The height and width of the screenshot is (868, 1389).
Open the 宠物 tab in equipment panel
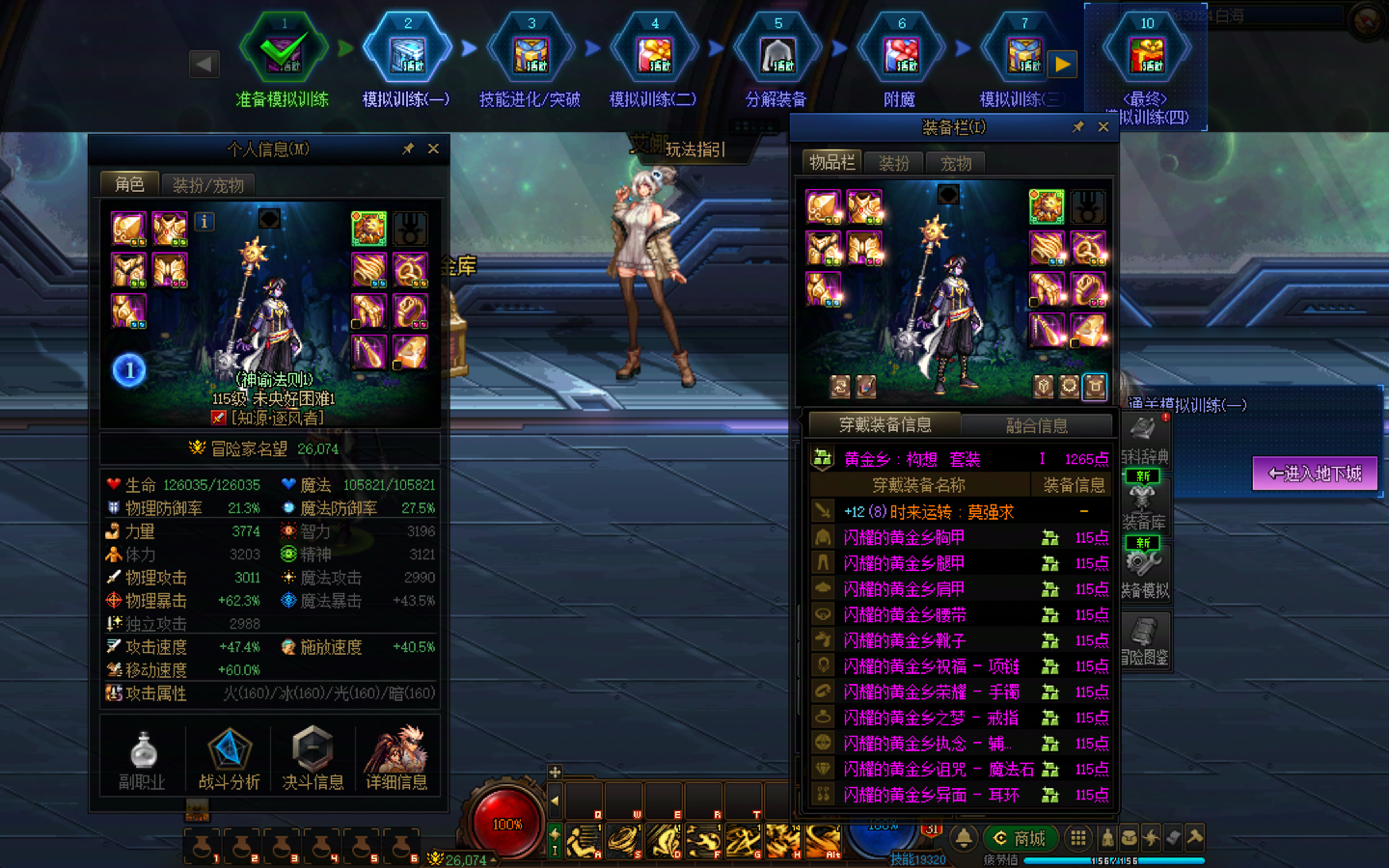[956, 163]
